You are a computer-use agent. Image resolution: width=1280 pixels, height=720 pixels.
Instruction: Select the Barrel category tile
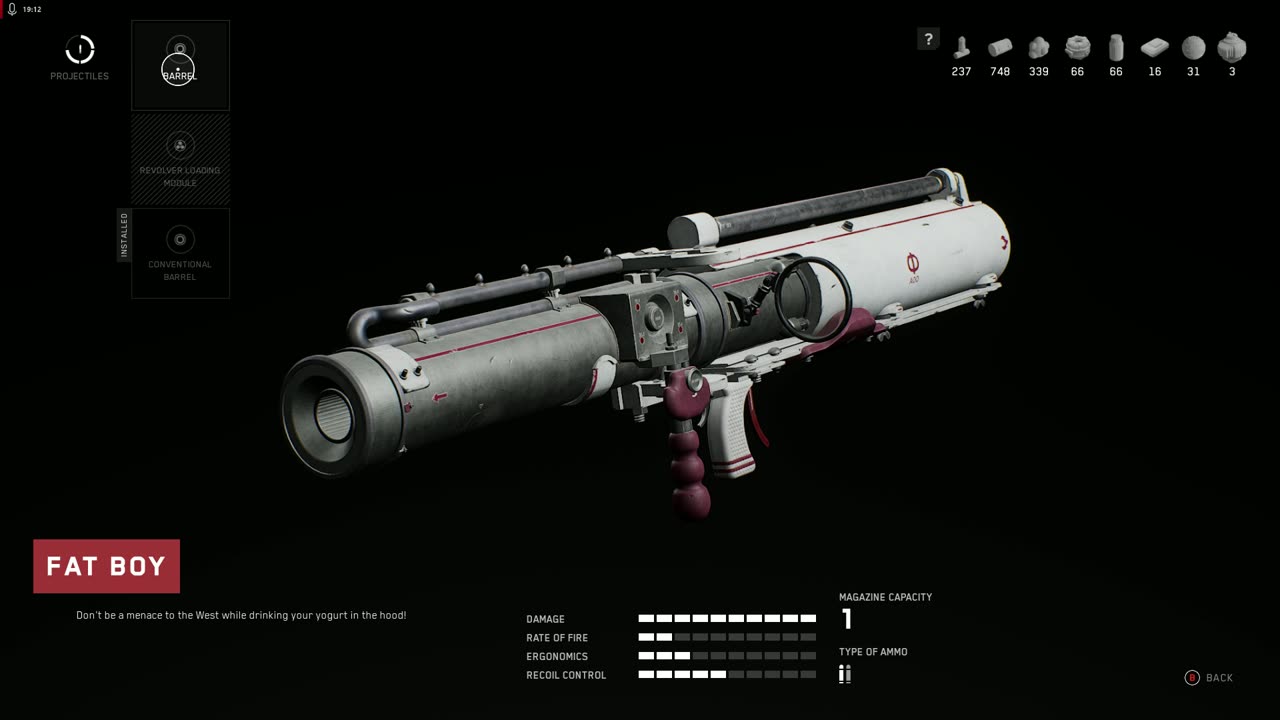point(180,65)
